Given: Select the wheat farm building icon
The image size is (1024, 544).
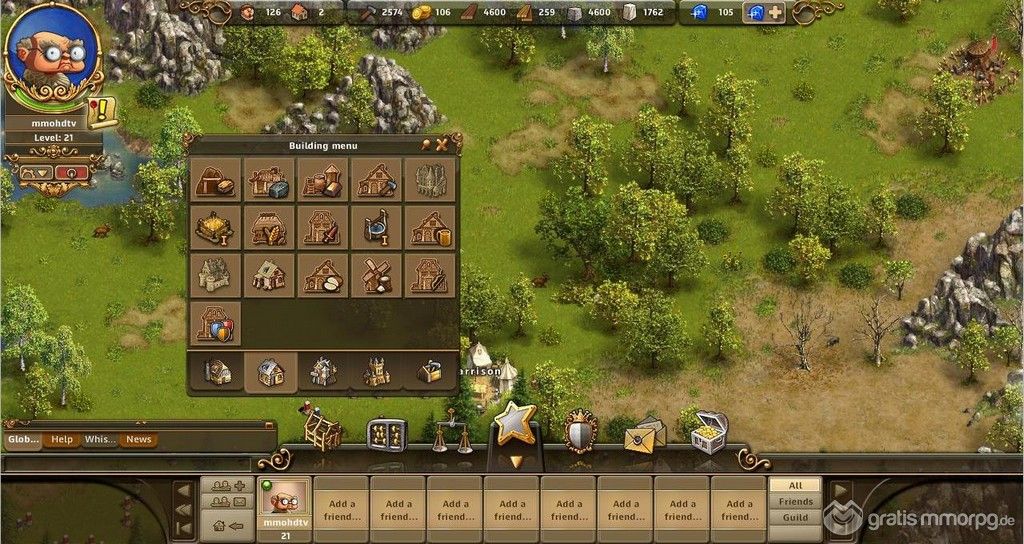Looking at the screenshot, I should coord(268,227).
